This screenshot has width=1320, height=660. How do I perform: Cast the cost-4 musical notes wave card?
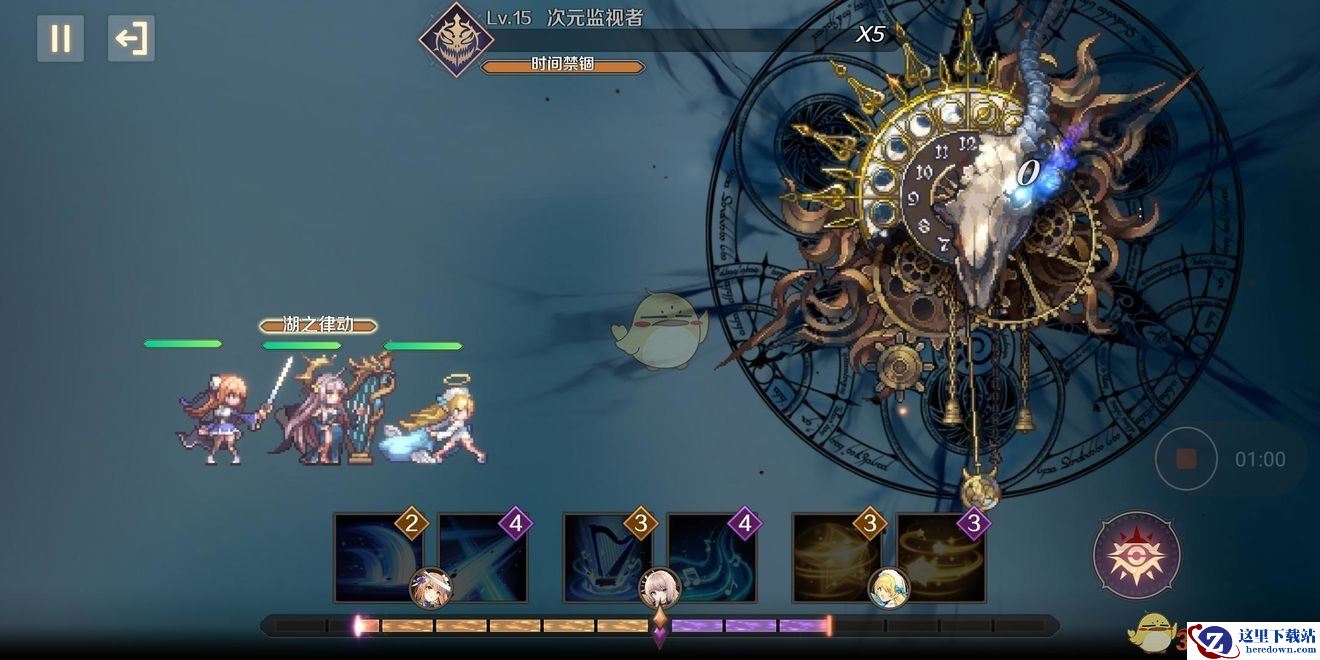point(711,558)
